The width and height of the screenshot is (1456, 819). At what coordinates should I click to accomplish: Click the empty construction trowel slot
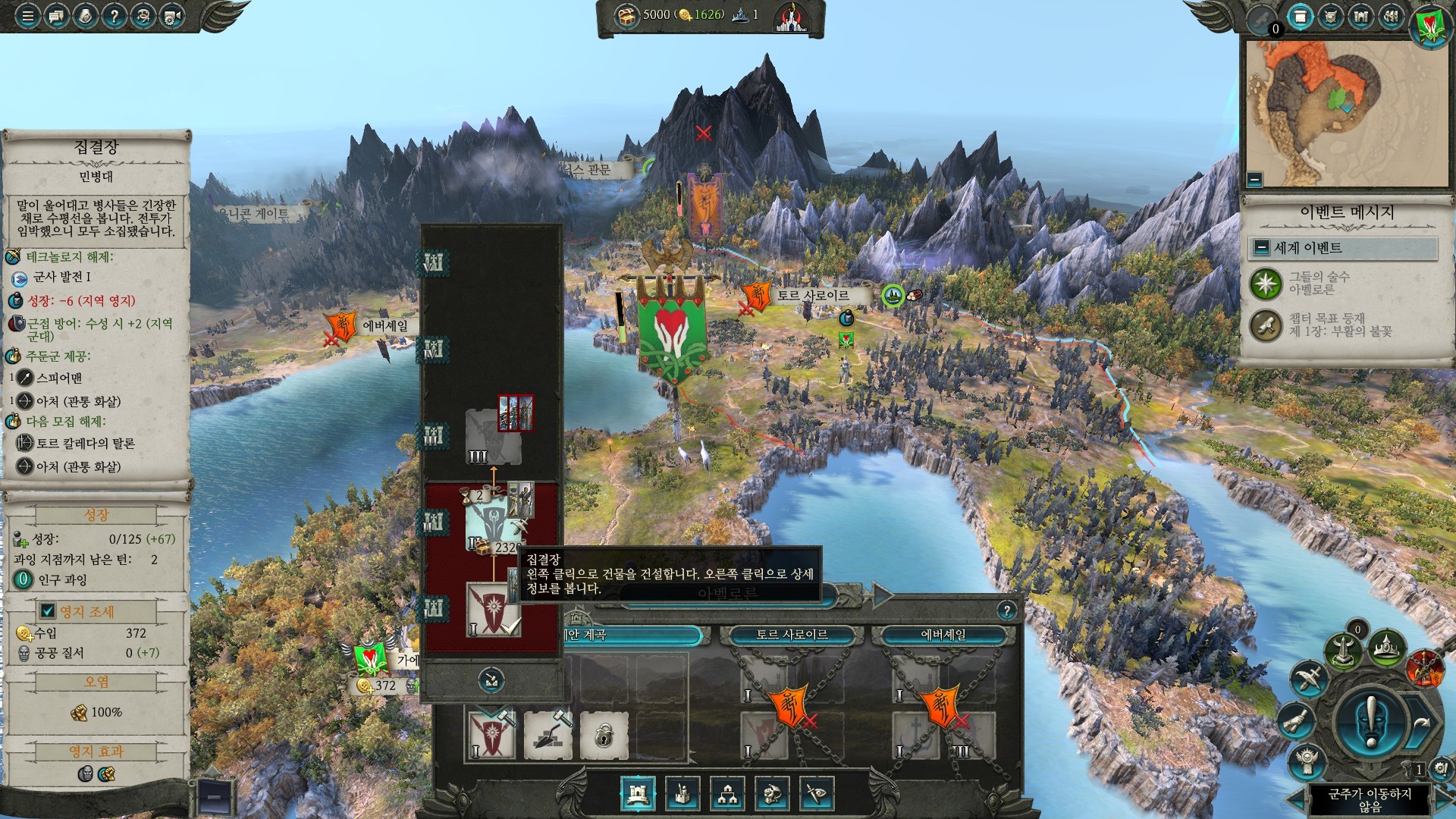pos(548,734)
